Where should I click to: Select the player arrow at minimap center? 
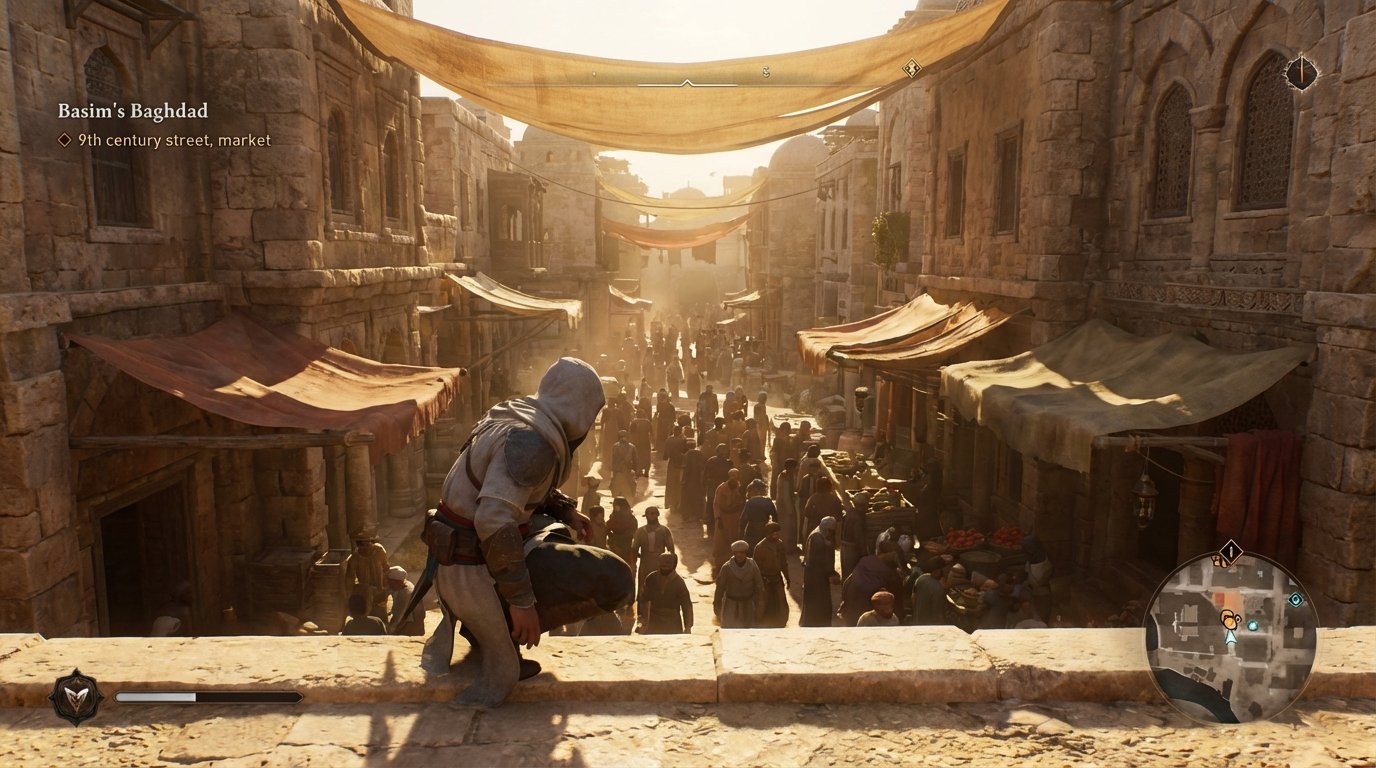pyautogui.click(x=1231, y=639)
